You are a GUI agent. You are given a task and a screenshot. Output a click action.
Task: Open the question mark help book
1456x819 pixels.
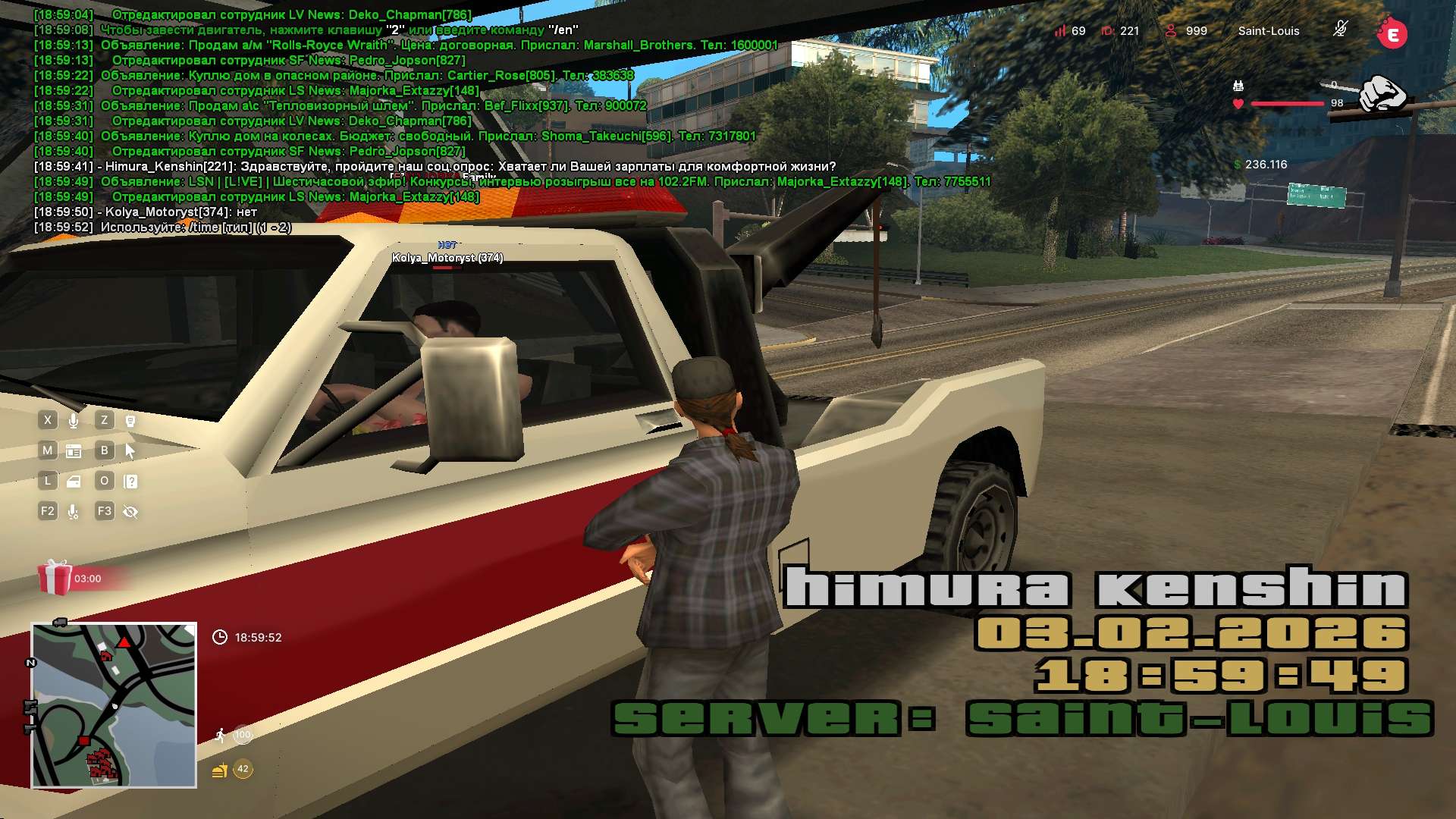pyautogui.click(x=130, y=482)
